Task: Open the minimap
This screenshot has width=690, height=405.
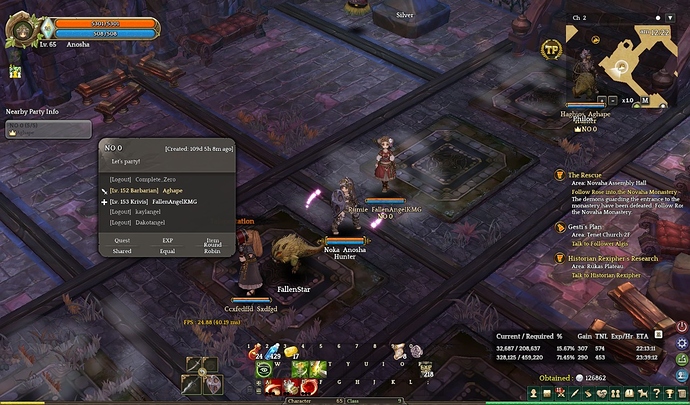Action: pos(621,58)
